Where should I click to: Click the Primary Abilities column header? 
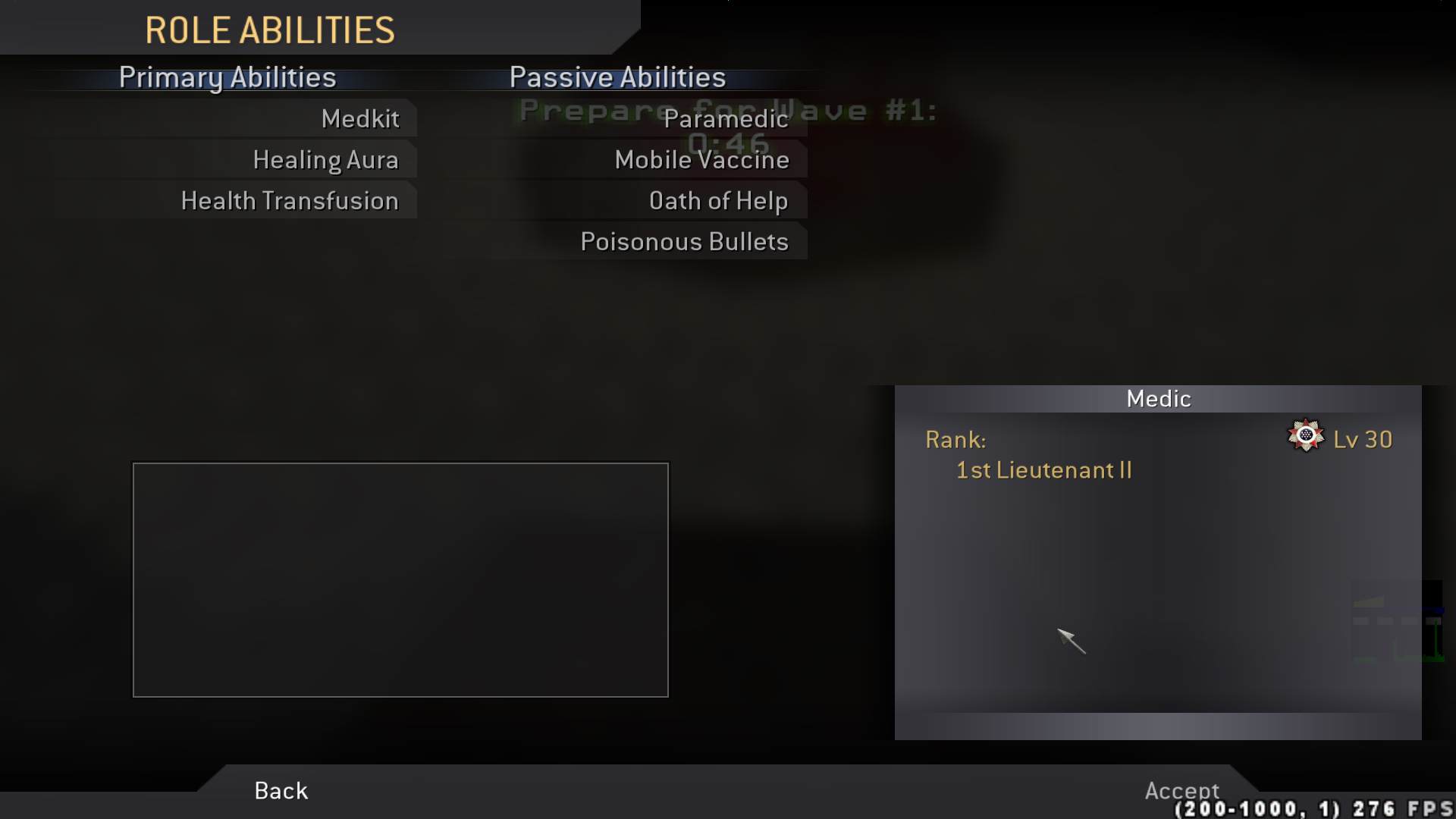pyautogui.click(x=227, y=77)
